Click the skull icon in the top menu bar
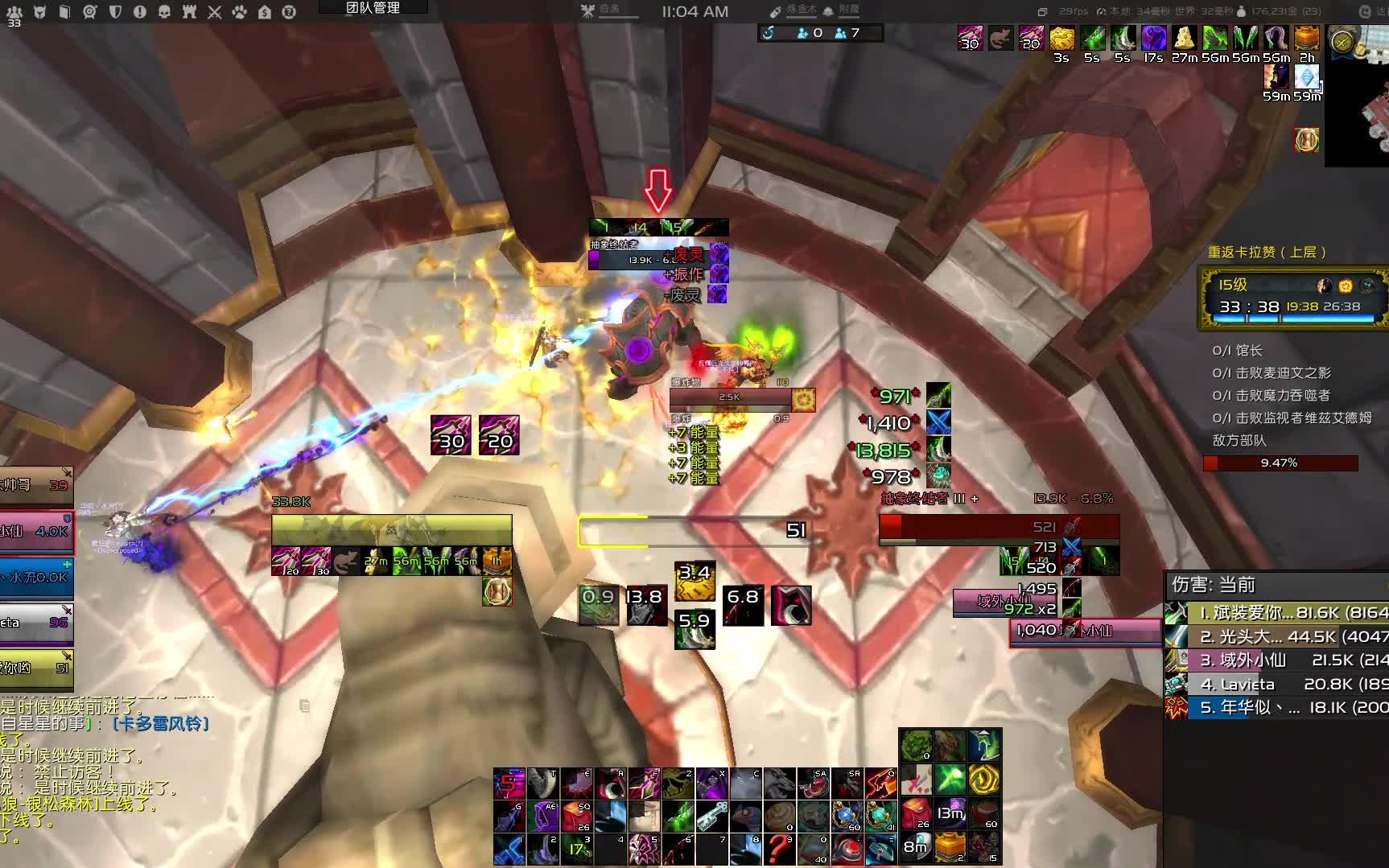 pos(164,12)
